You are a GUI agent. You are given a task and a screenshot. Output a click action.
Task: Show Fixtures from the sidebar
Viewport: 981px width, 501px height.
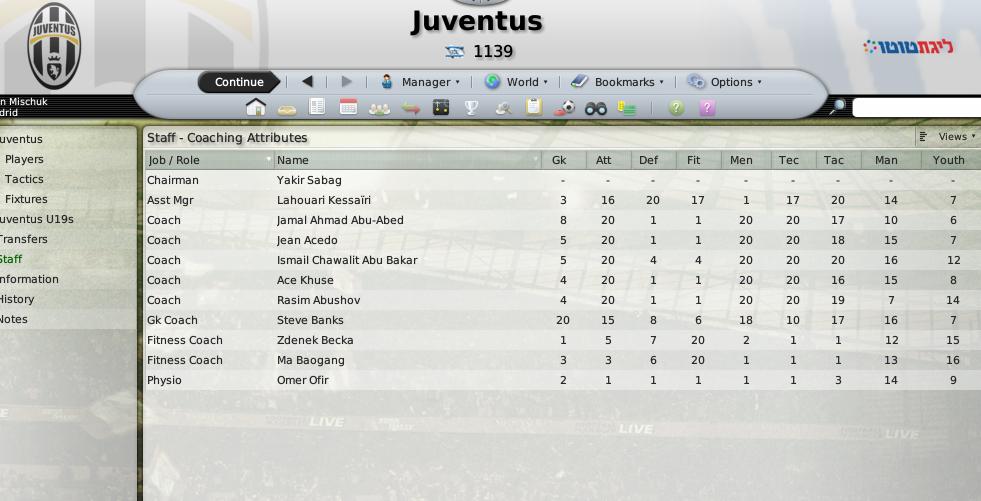point(26,199)
